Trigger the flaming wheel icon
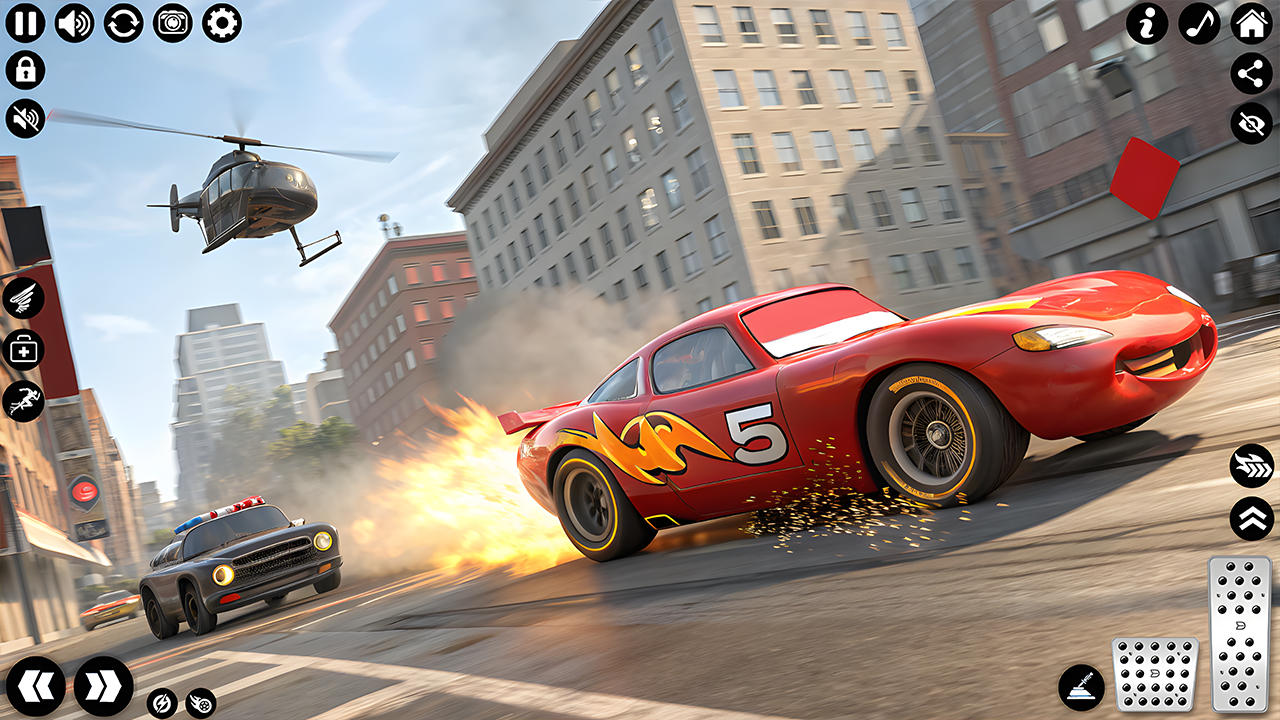1280x720 pixels. coord(200,703)
